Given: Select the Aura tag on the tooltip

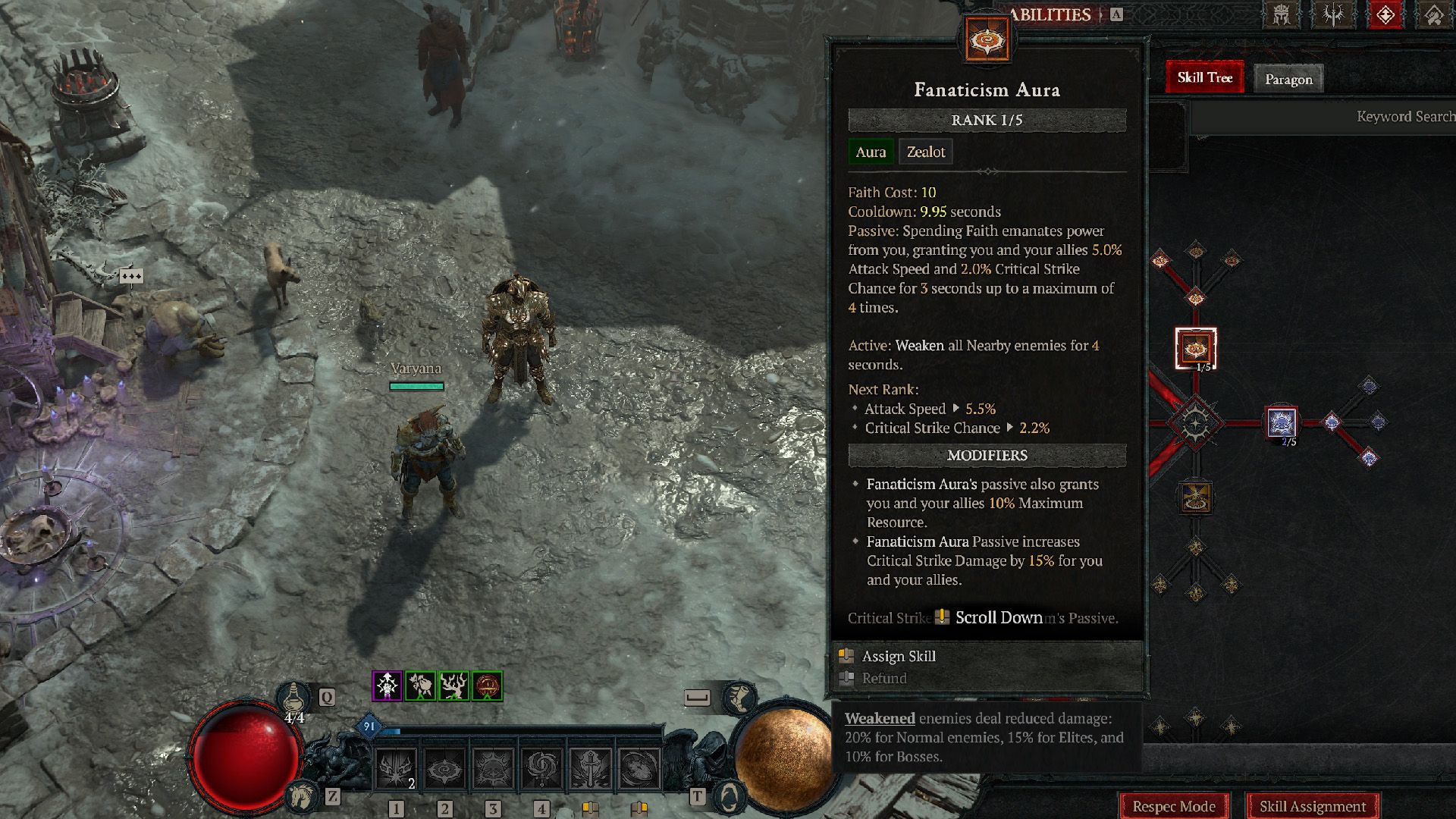Looking at the screenshot, I should [x=871, y=152].
